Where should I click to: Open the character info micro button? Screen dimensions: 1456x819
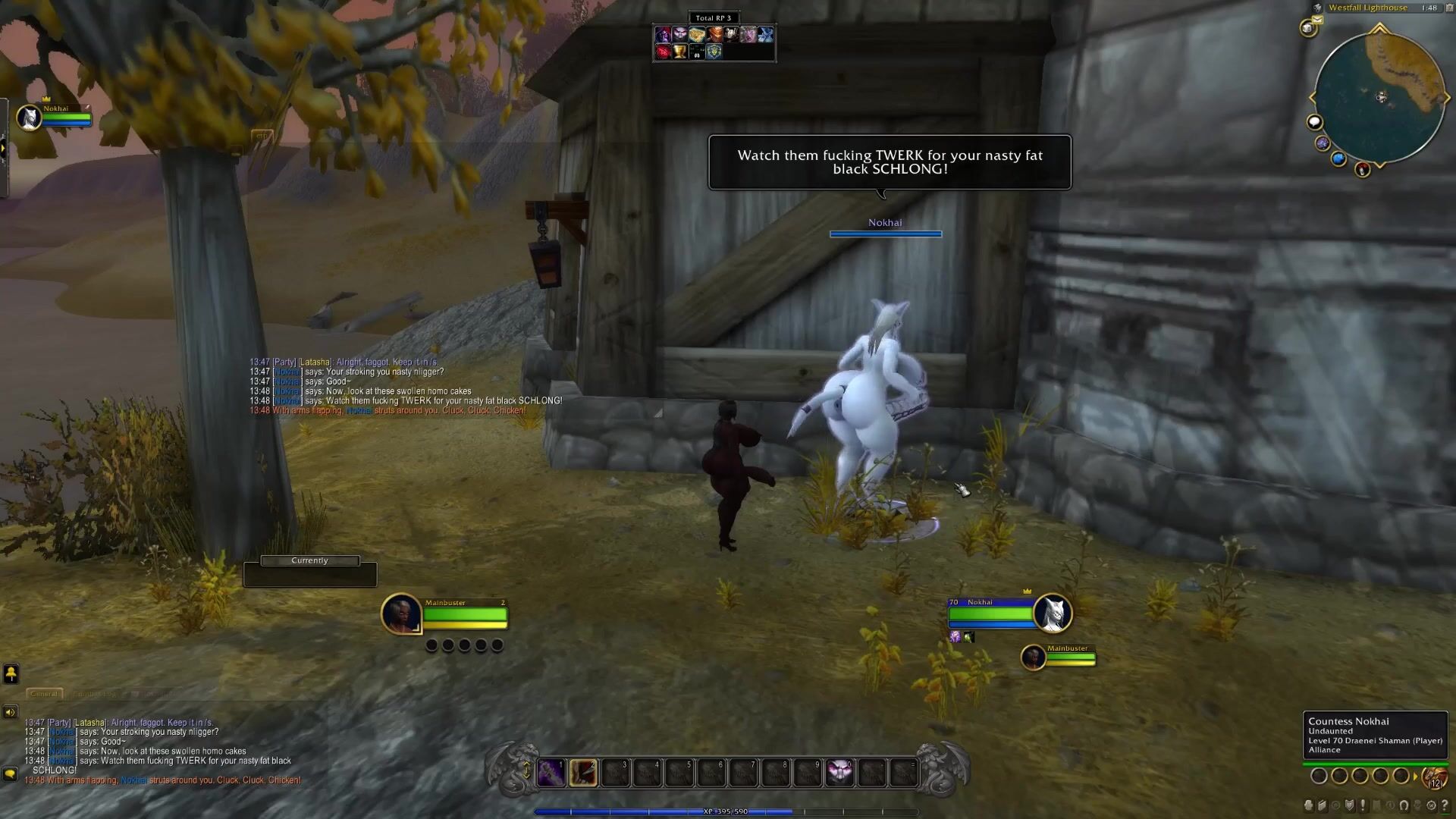coord(1310,805)
